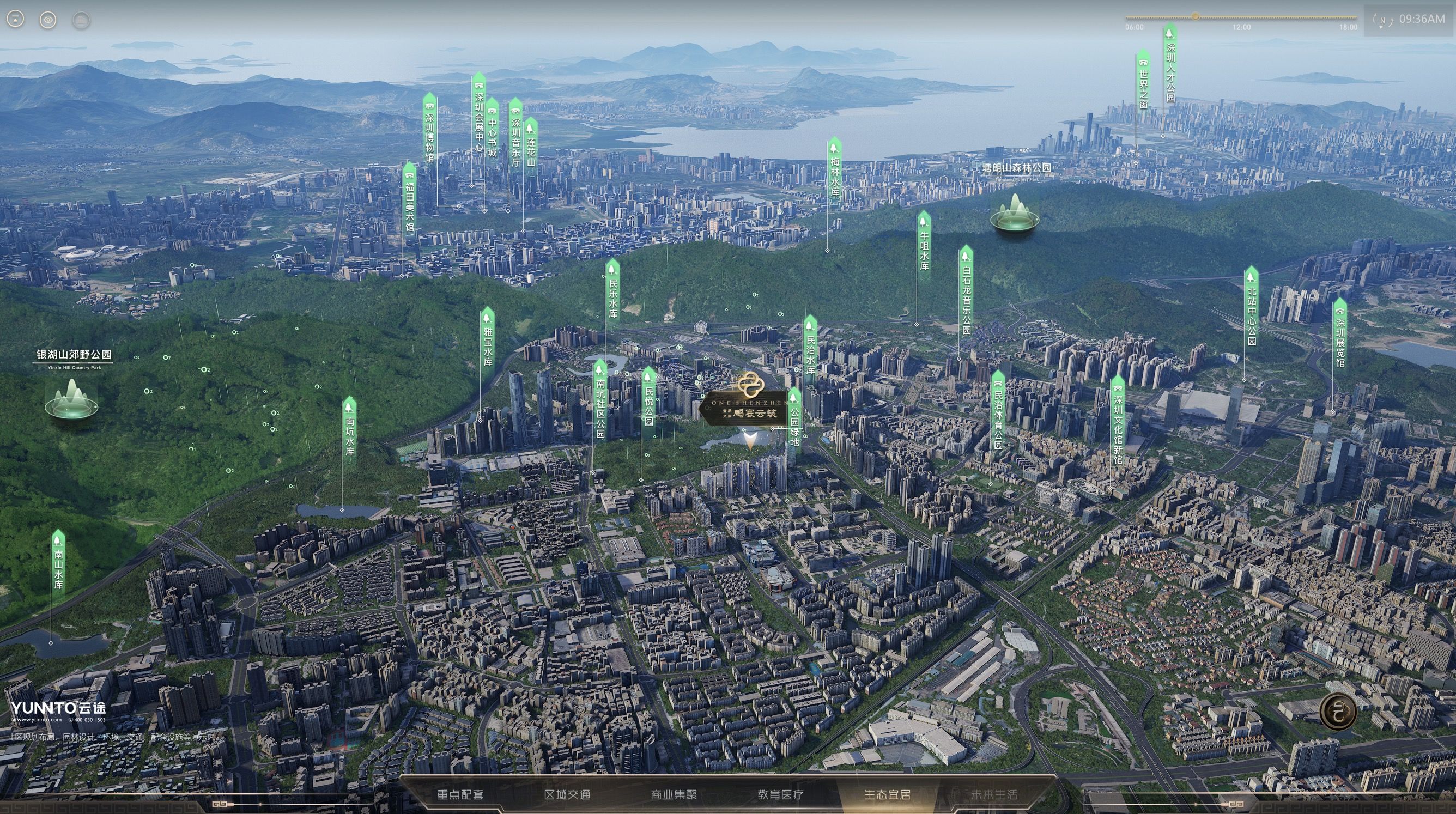Click the collapse arrow circle icon
Image resolution: width=1456 pixels, height=814 pixels.
click(x=15, y=20)
